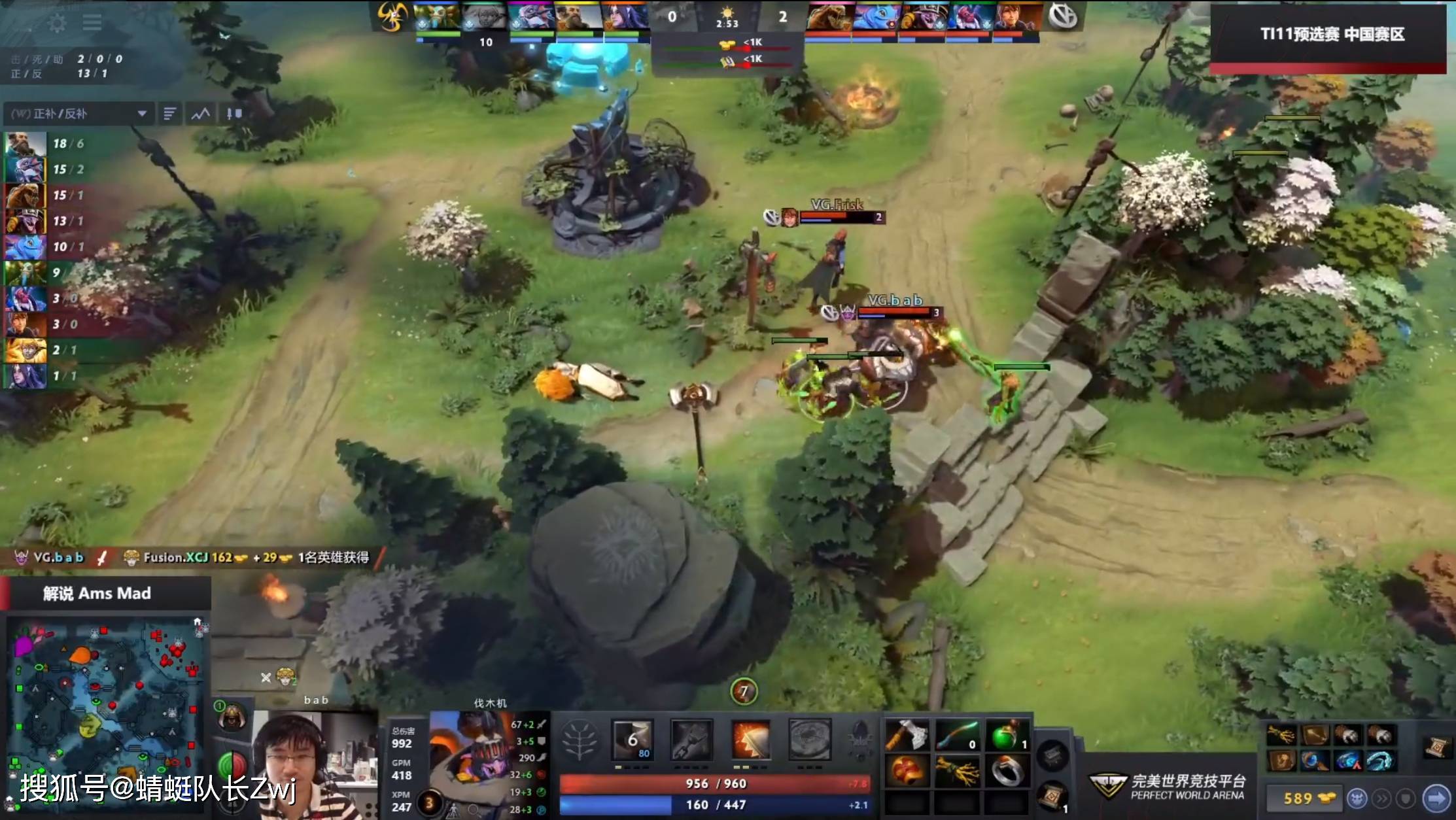
Task: Expand the double-chevron panel near gold counter
Action: coord(1381,798)
